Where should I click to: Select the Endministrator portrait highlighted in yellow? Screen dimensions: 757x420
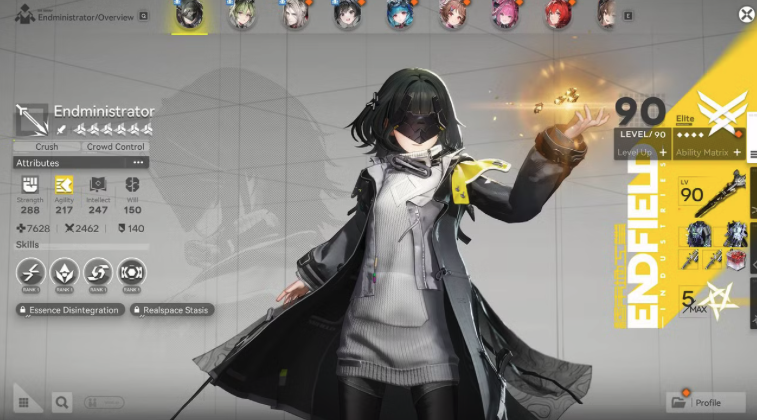[x=186, y=15]
